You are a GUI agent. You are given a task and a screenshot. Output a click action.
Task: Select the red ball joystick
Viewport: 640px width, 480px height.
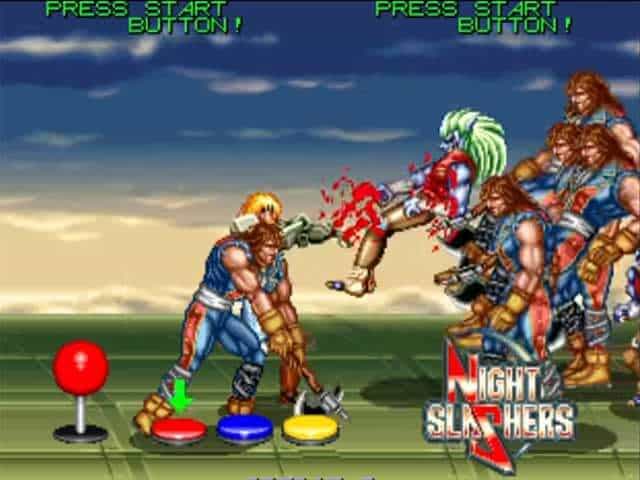pos(80,369)
